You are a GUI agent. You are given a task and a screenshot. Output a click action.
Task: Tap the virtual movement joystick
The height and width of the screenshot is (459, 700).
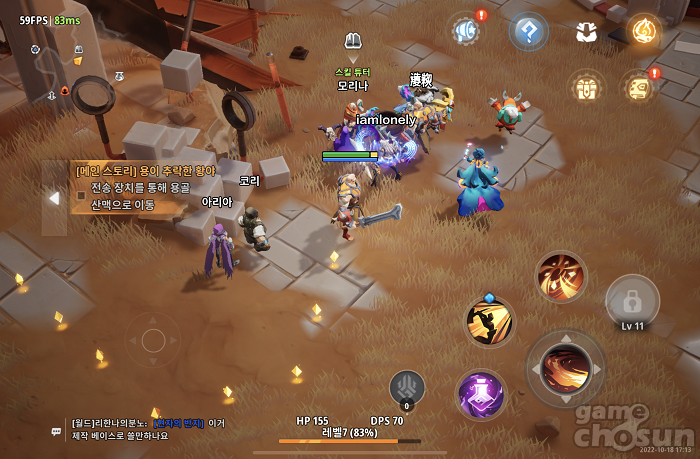(153, 338)
